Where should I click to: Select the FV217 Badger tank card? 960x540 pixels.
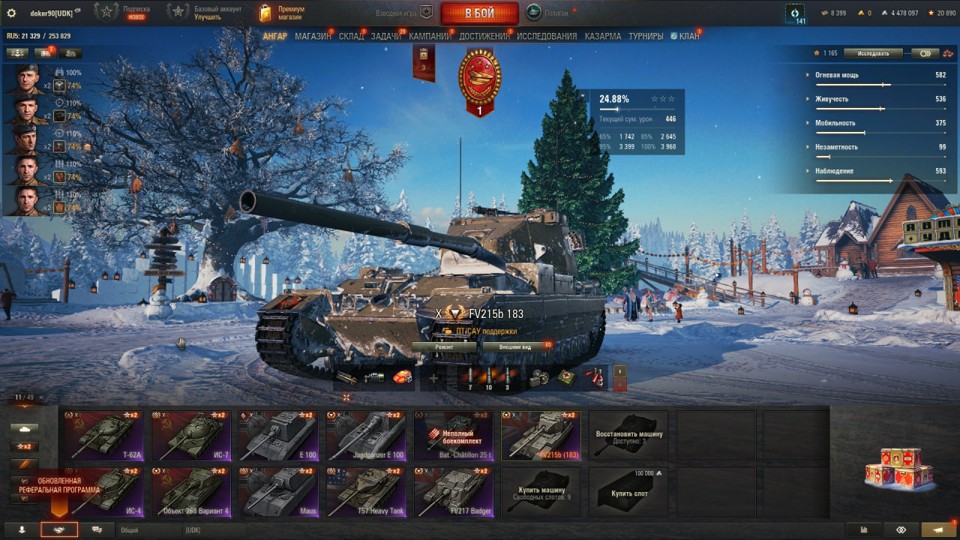pyautogui.click(x=453, y=492)
